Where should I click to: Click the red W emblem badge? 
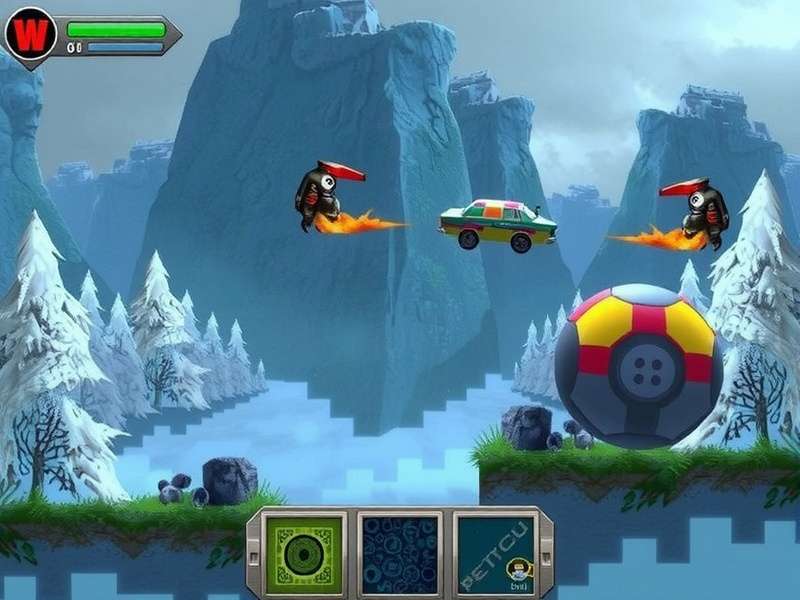click(x=29, y=36)
